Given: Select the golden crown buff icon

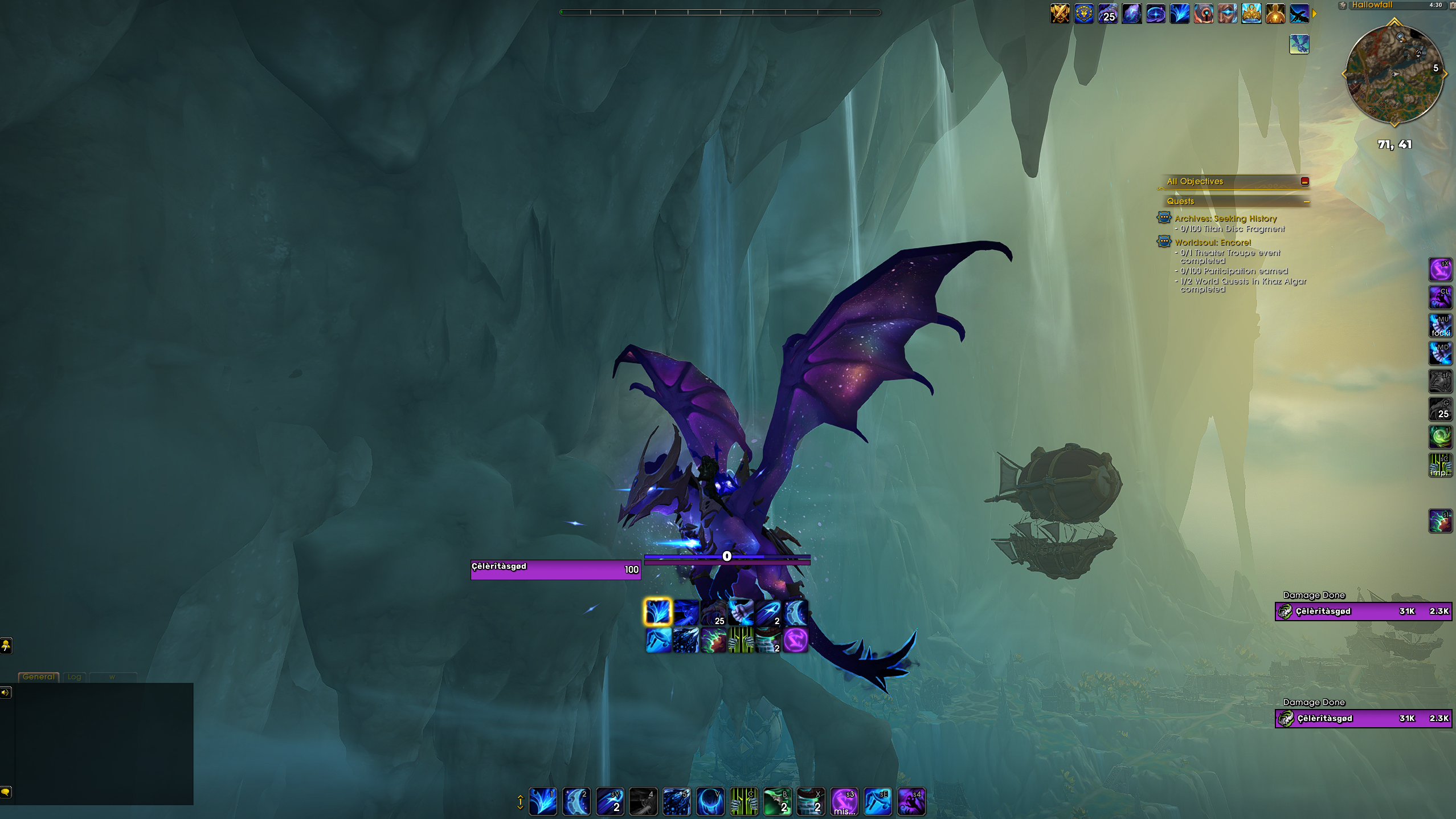Looking at the screenshot, I should (x=1251, y=14).
